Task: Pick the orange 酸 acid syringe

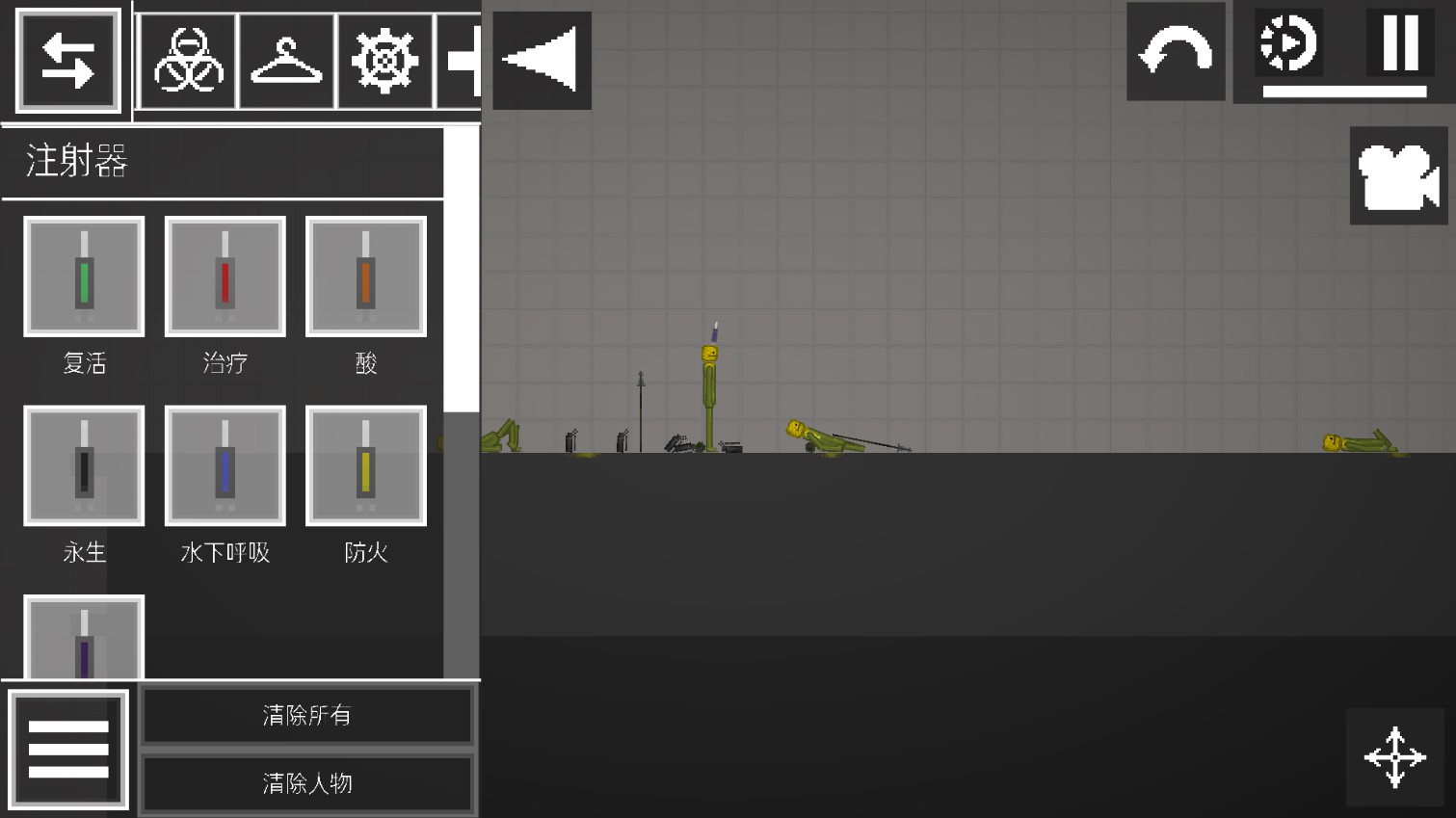Action: [x=365, y=277]
